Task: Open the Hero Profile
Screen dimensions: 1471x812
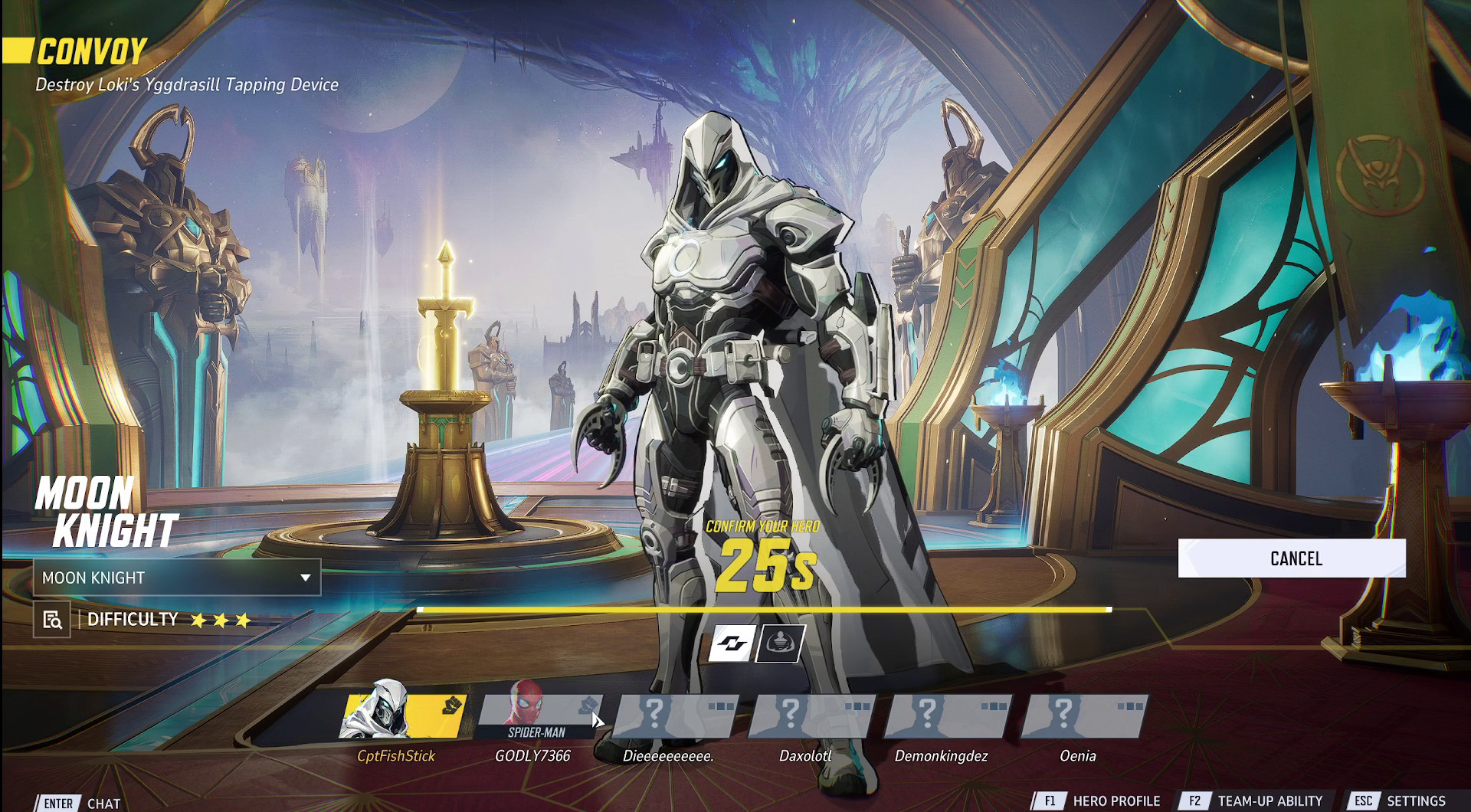Action: pyautogui.click(x=1099, y=801)
